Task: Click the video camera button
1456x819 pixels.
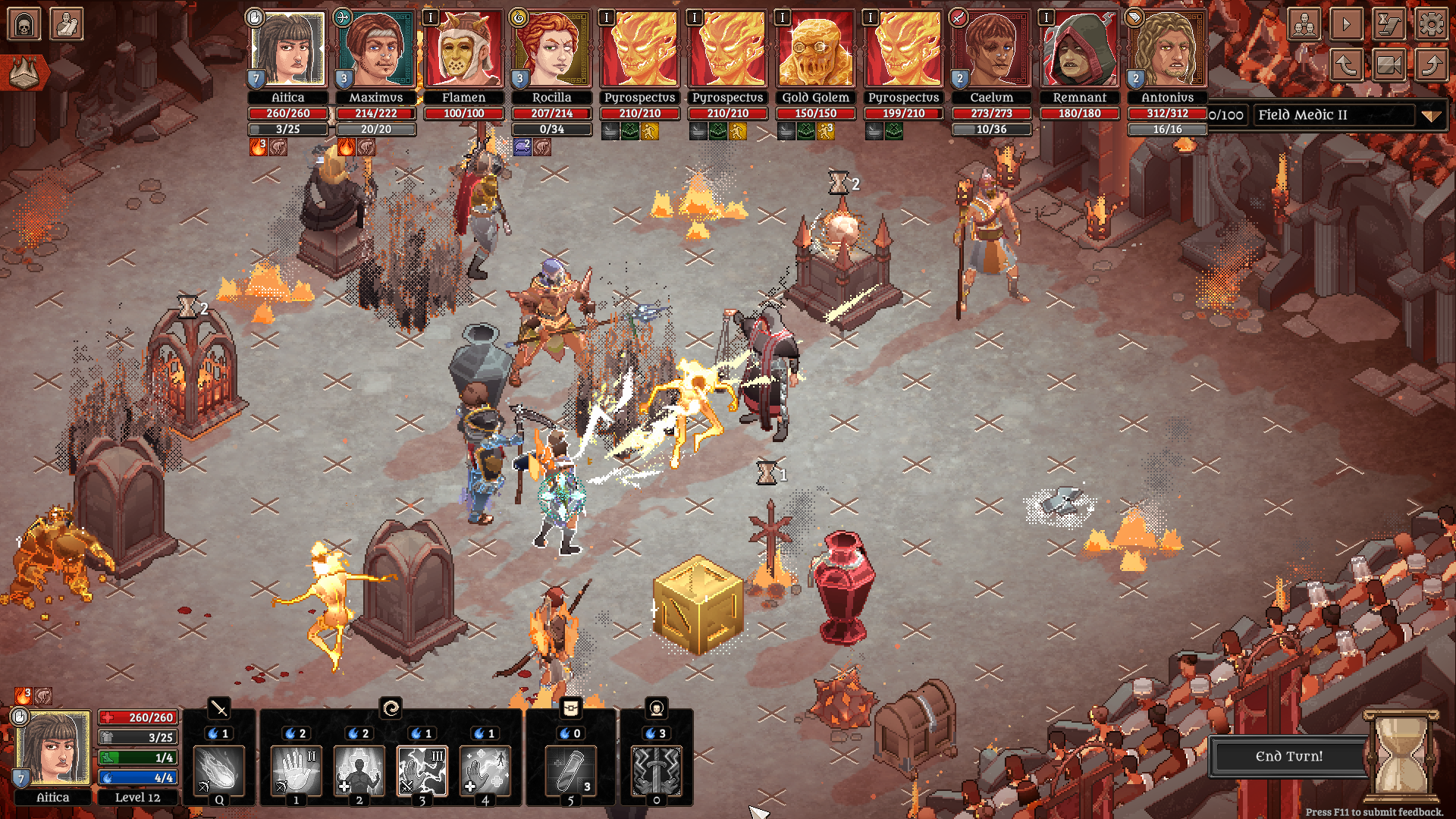Action: point(1389,66)
